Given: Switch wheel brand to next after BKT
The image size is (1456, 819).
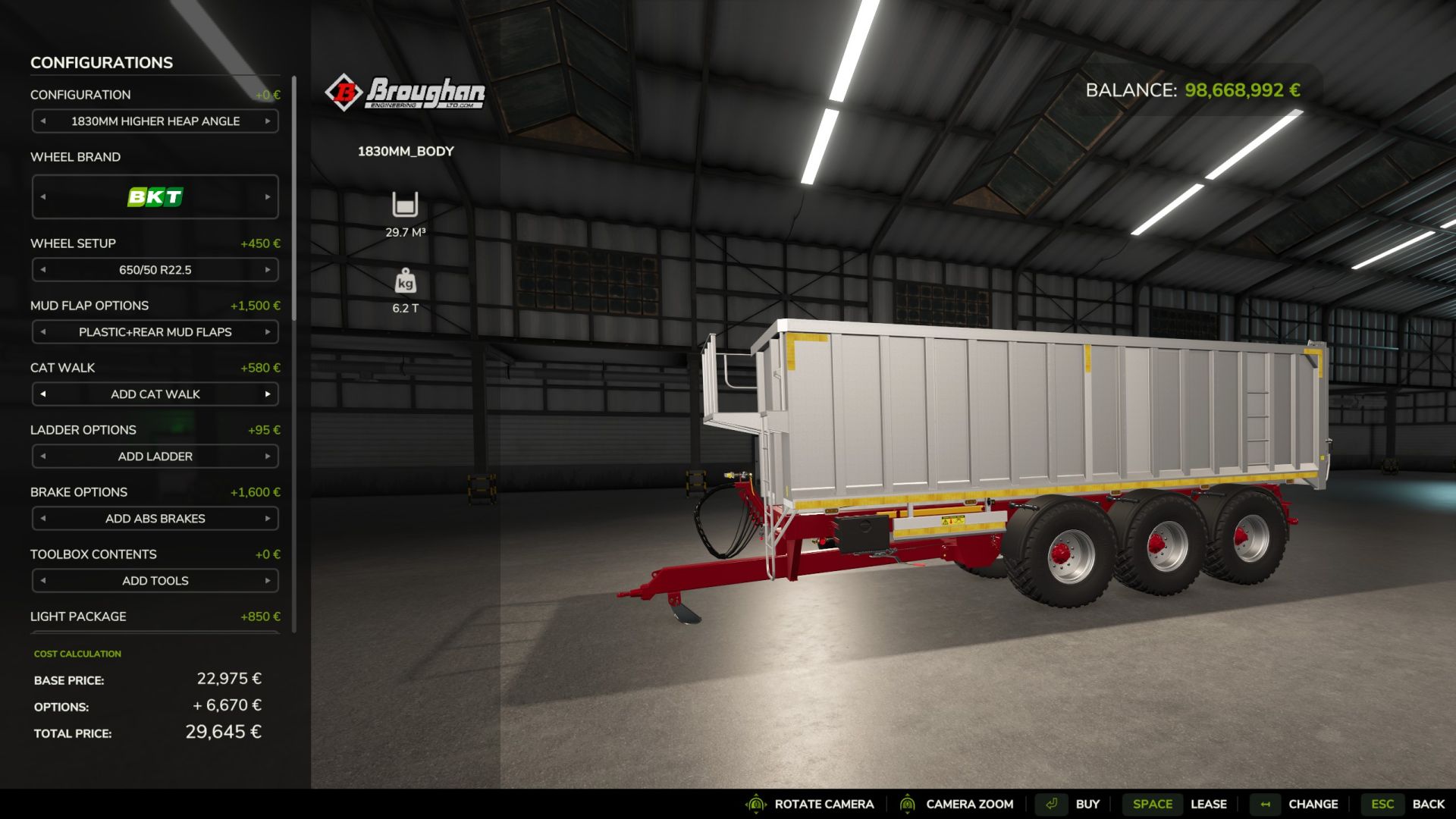Looking at the screenshot, I should (268, 197).
